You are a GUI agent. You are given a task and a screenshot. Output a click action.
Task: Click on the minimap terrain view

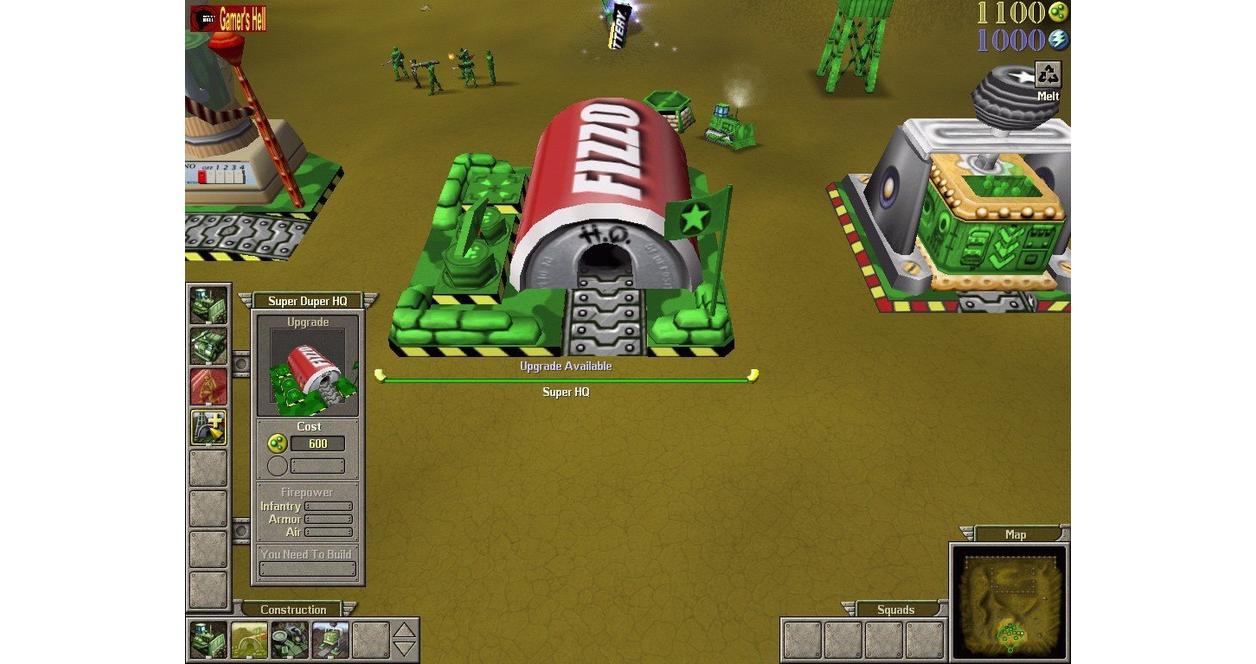pyautogui.click(x=1009, y=601)
